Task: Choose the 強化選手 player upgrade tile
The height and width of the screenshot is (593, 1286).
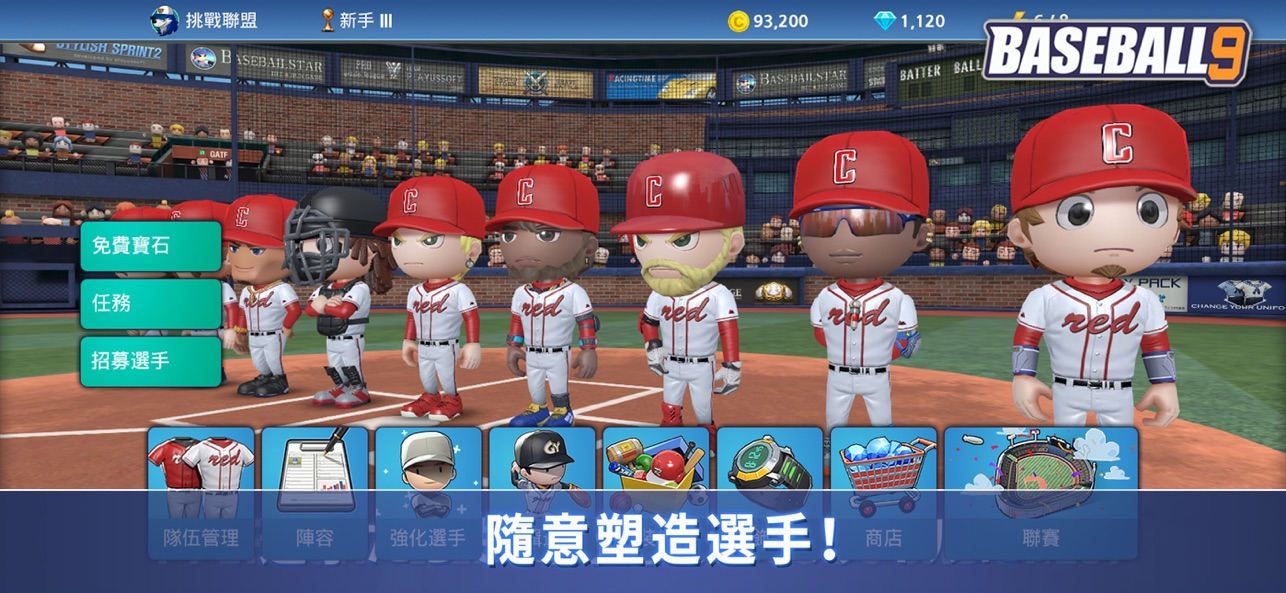Action: pyautogui.click(x=428, y=492)
